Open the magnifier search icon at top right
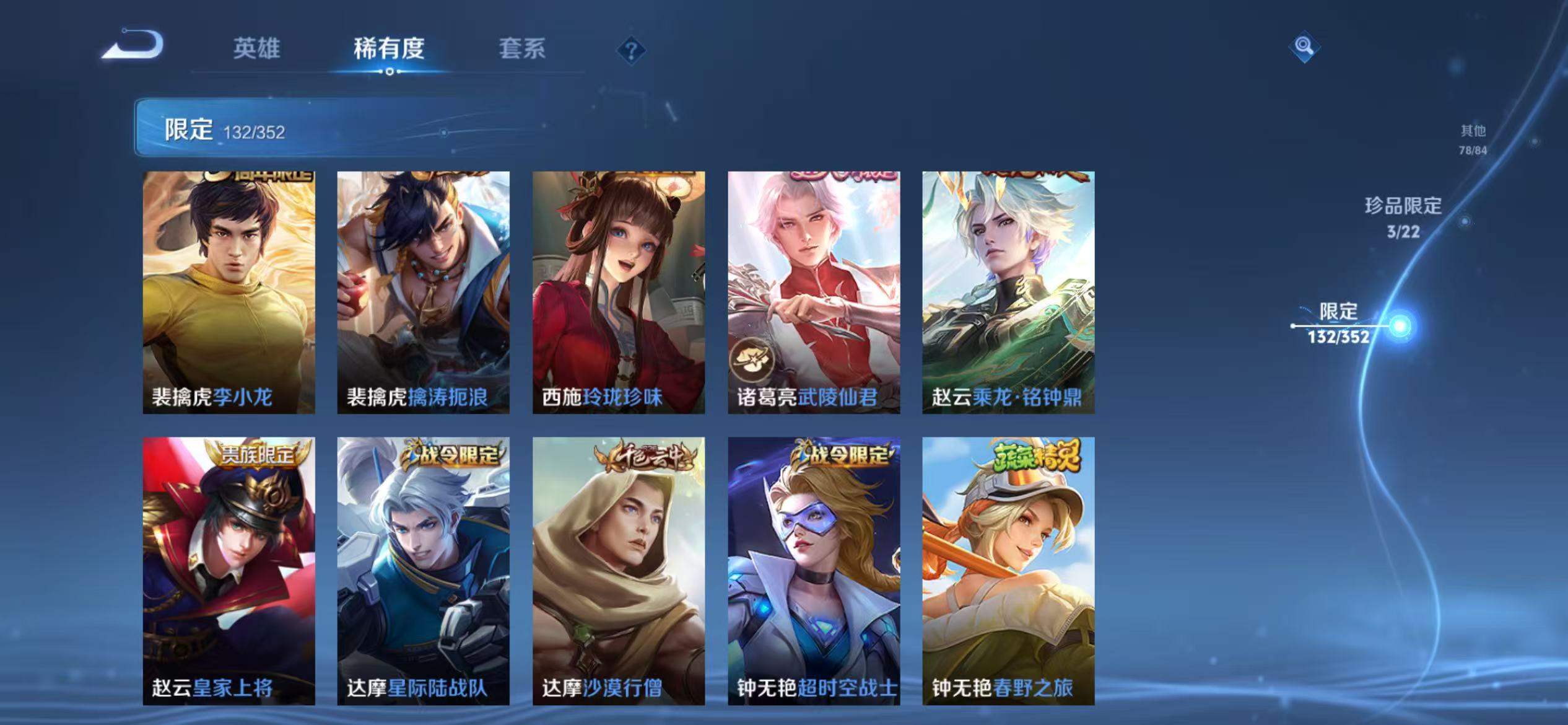 [x=1305, y=46]
